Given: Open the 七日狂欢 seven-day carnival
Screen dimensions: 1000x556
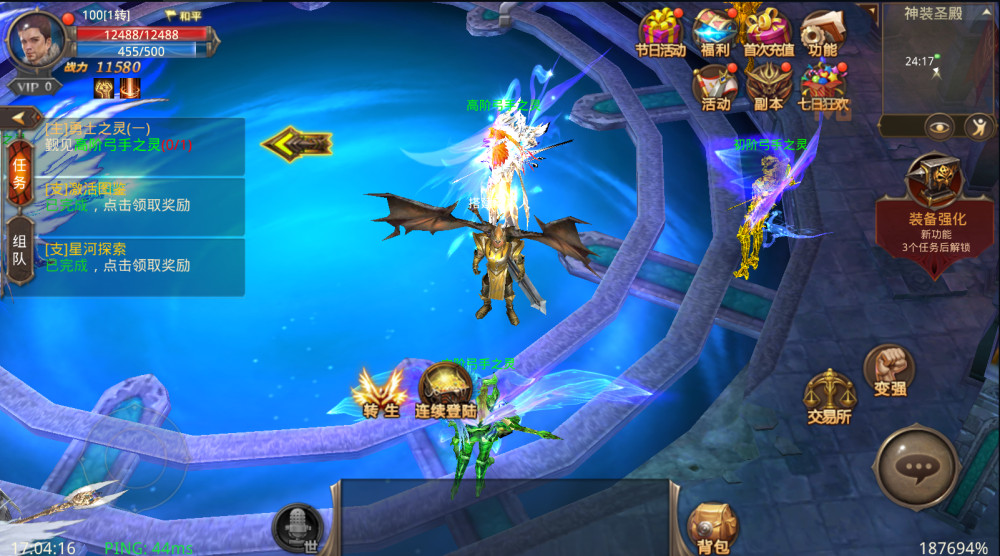Looking at the screenshot, I should coord(823,85).
